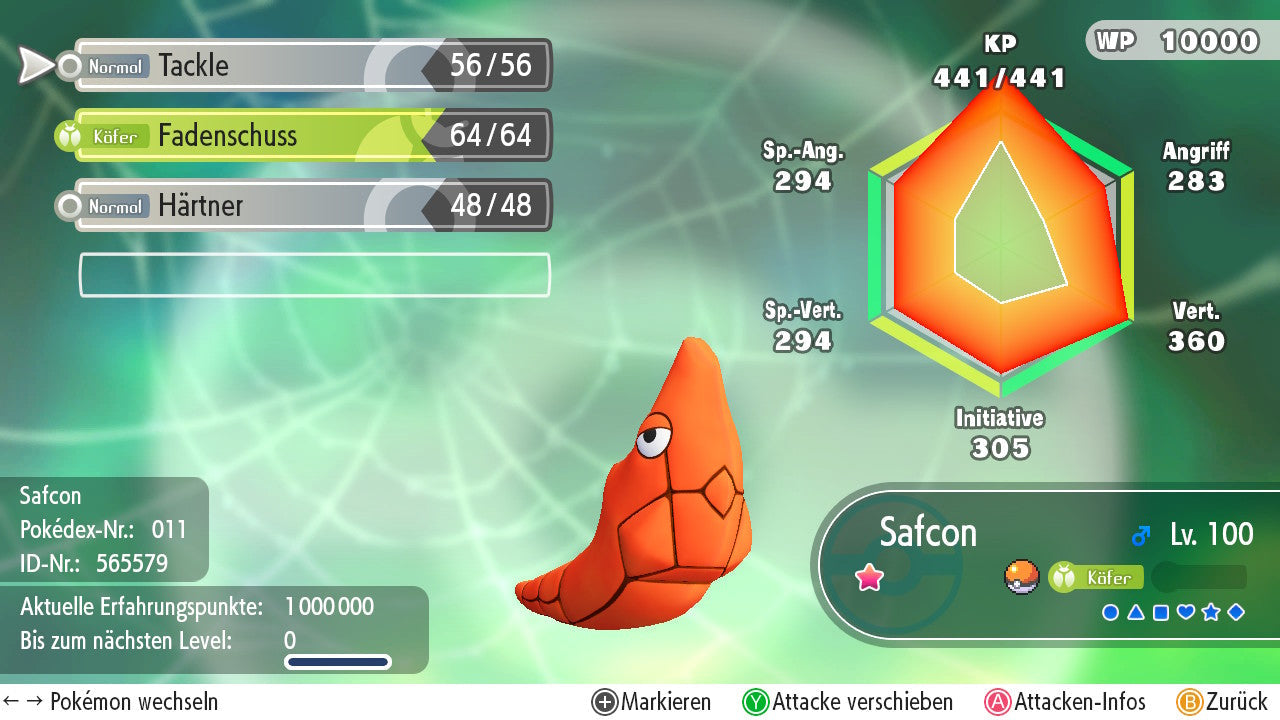Toggle the triangle marking

[x=1135, y=612]
